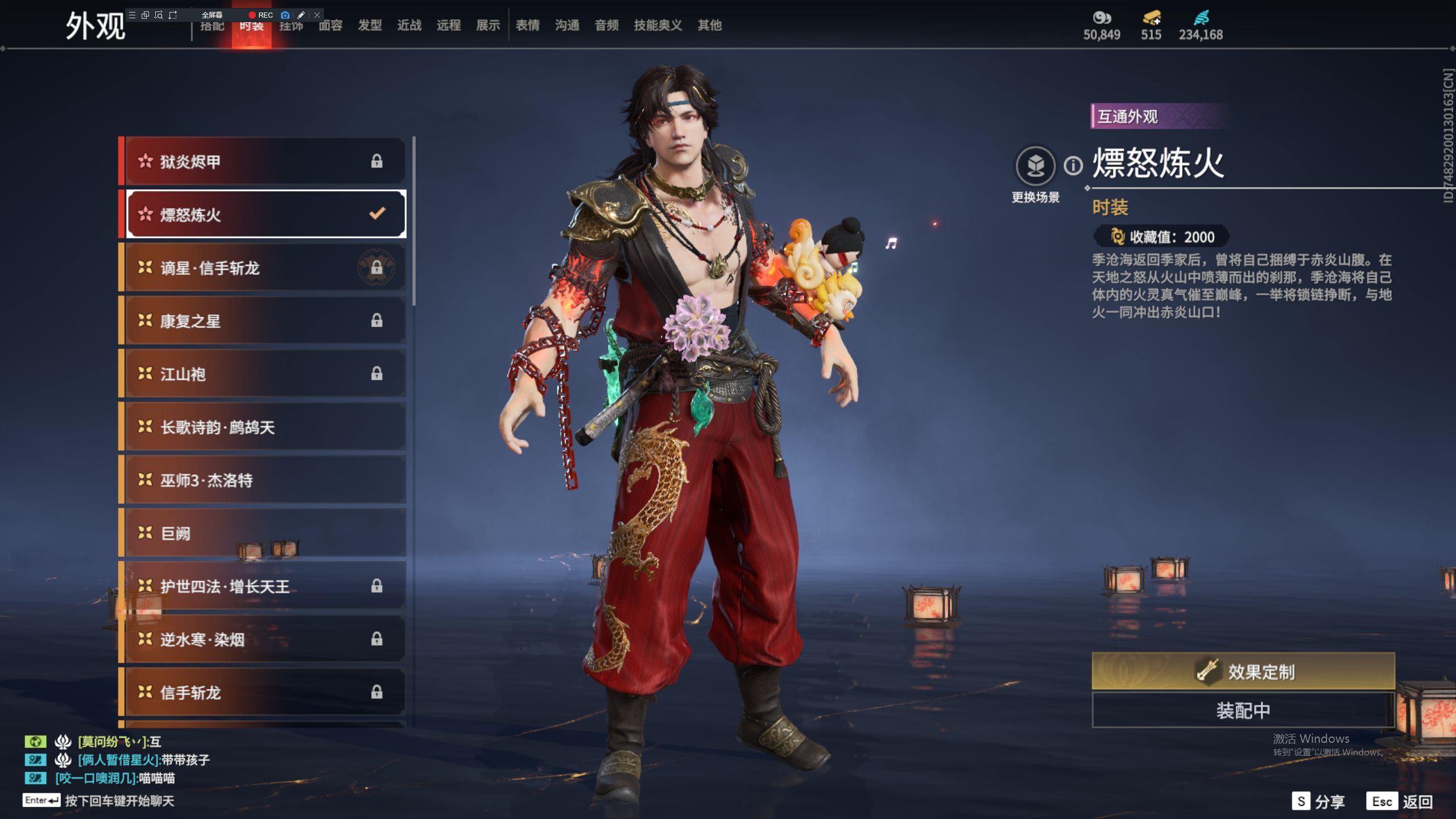Open the 表情 emote tab
This screenshot has height=819, width=1456.
point(527,26)
